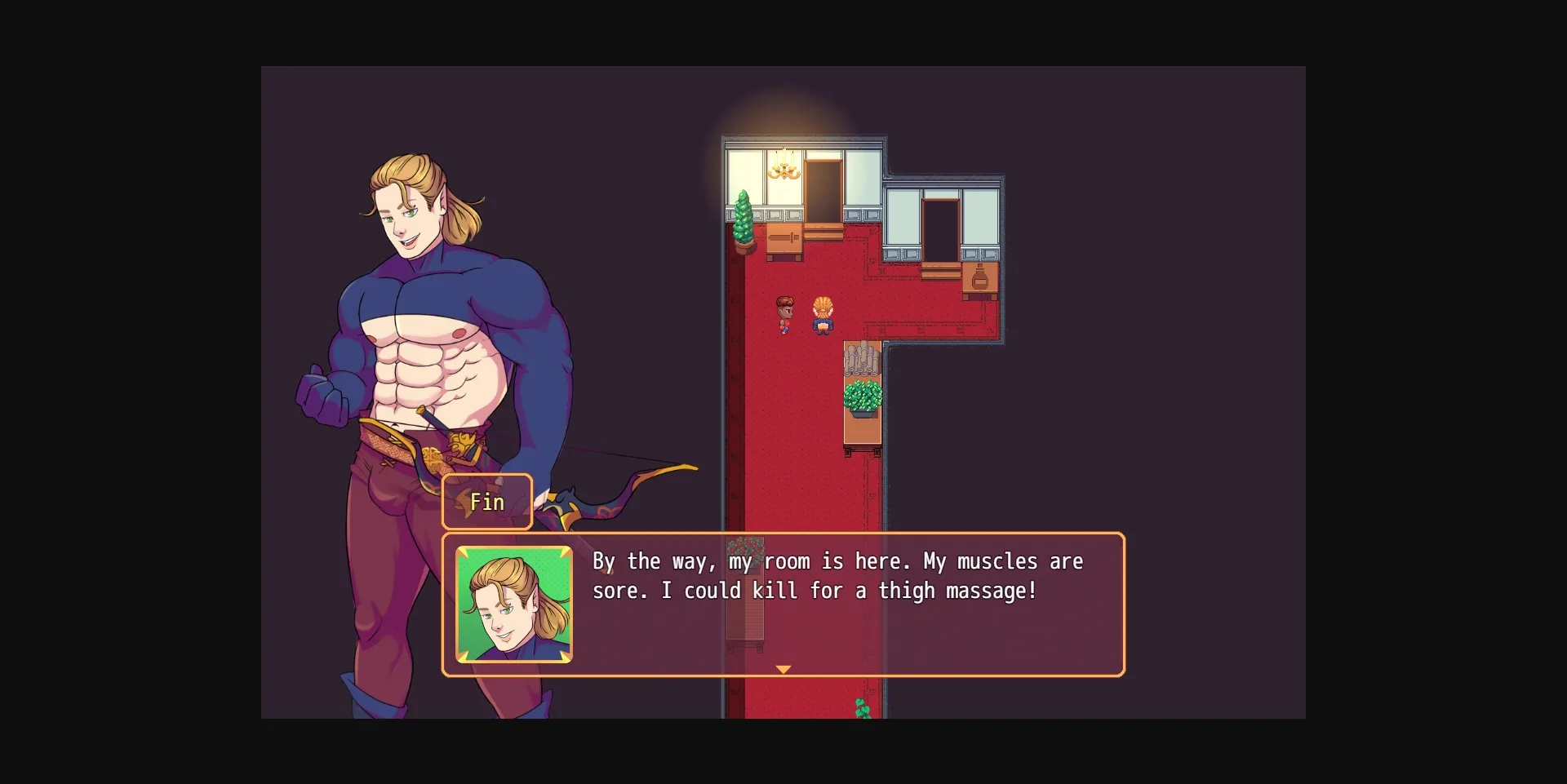Select the player's brown-haired sprite
Viewport: 1567px width, 784px height.
[783, 314]
